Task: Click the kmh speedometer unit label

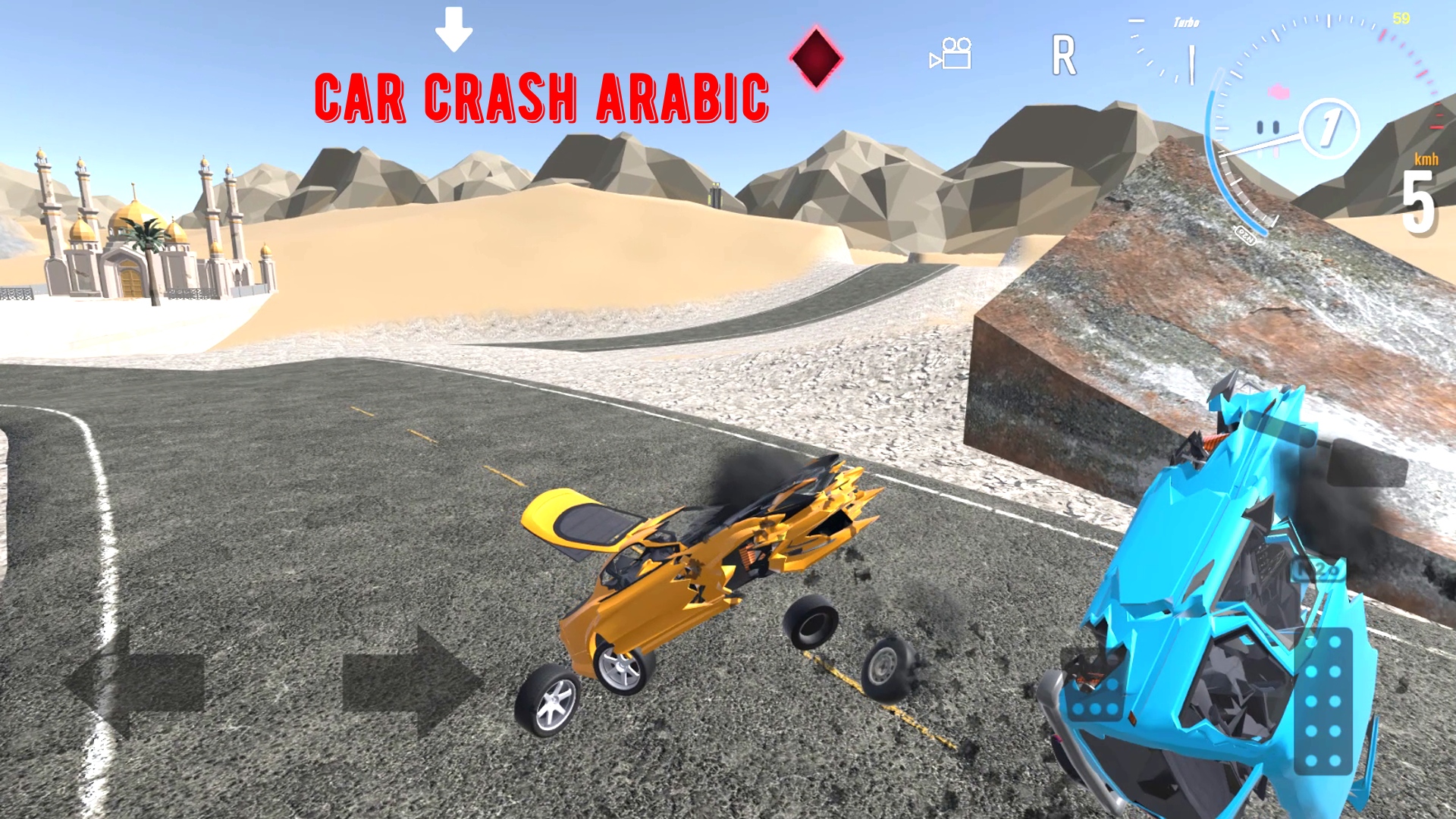Action: [x=1426, y=160]
